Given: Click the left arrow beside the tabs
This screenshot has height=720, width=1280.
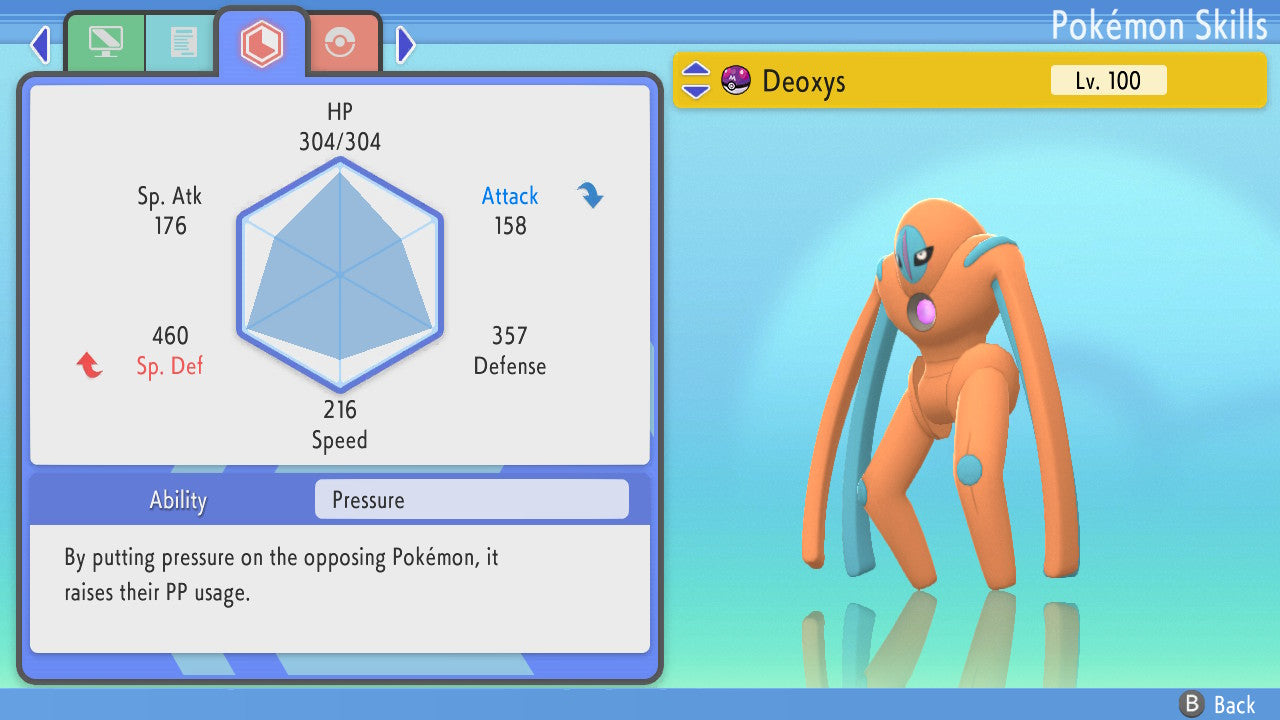Looking at the screenshot, I should click(40, 44).
